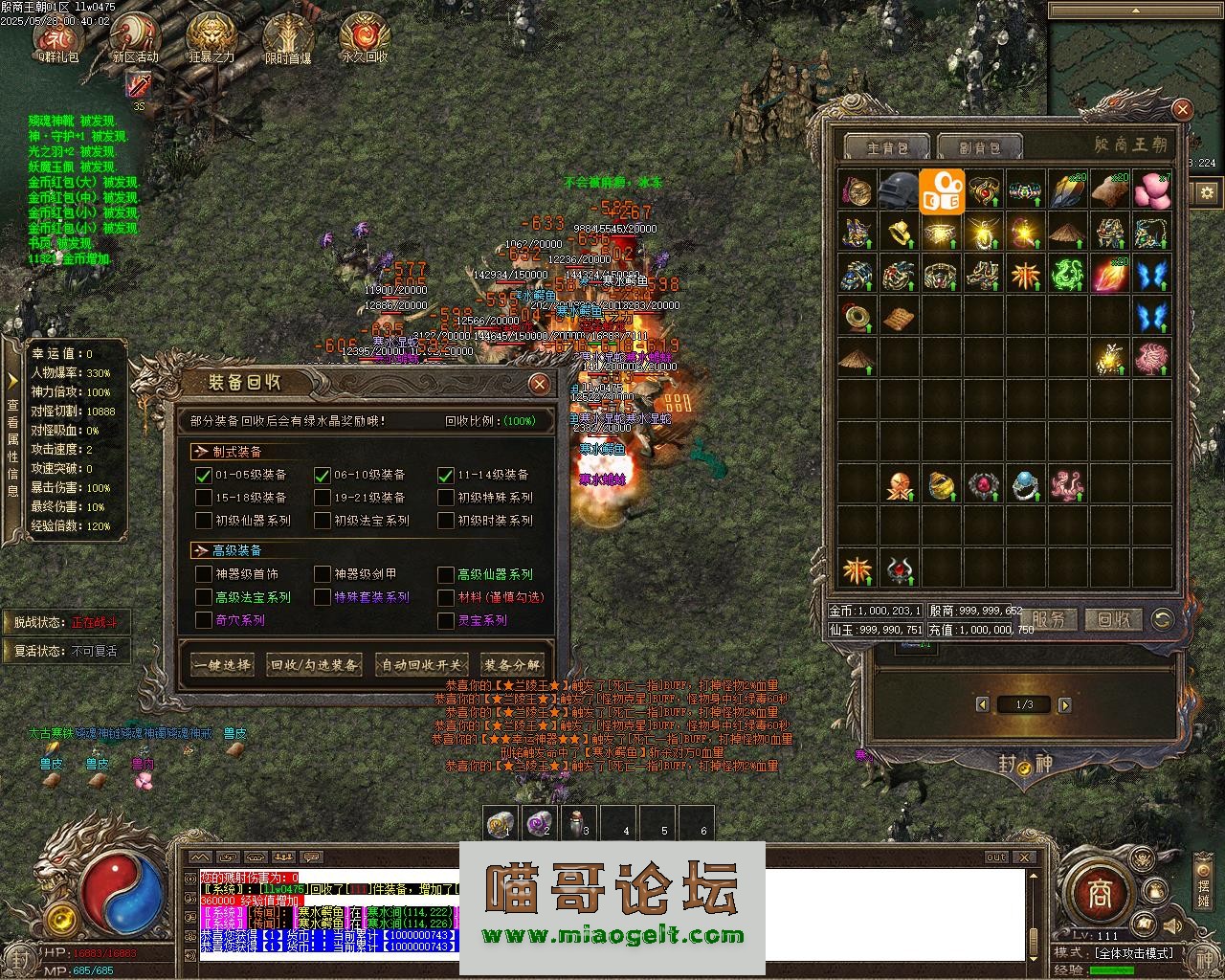Viewport: 1225px width, 980px height.
Task: Open 装备分解 equipment breakdown
Action: click(512, 665)
